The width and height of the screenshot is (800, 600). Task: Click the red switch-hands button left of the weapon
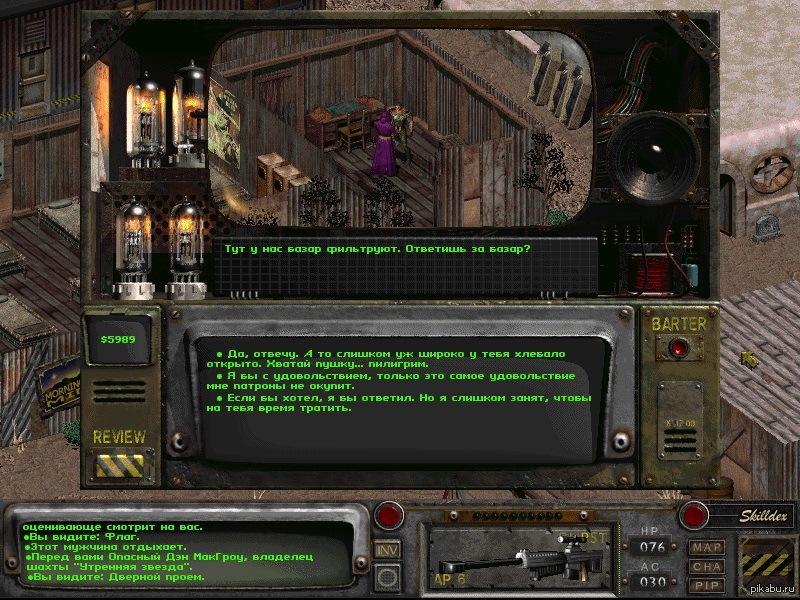388,517
